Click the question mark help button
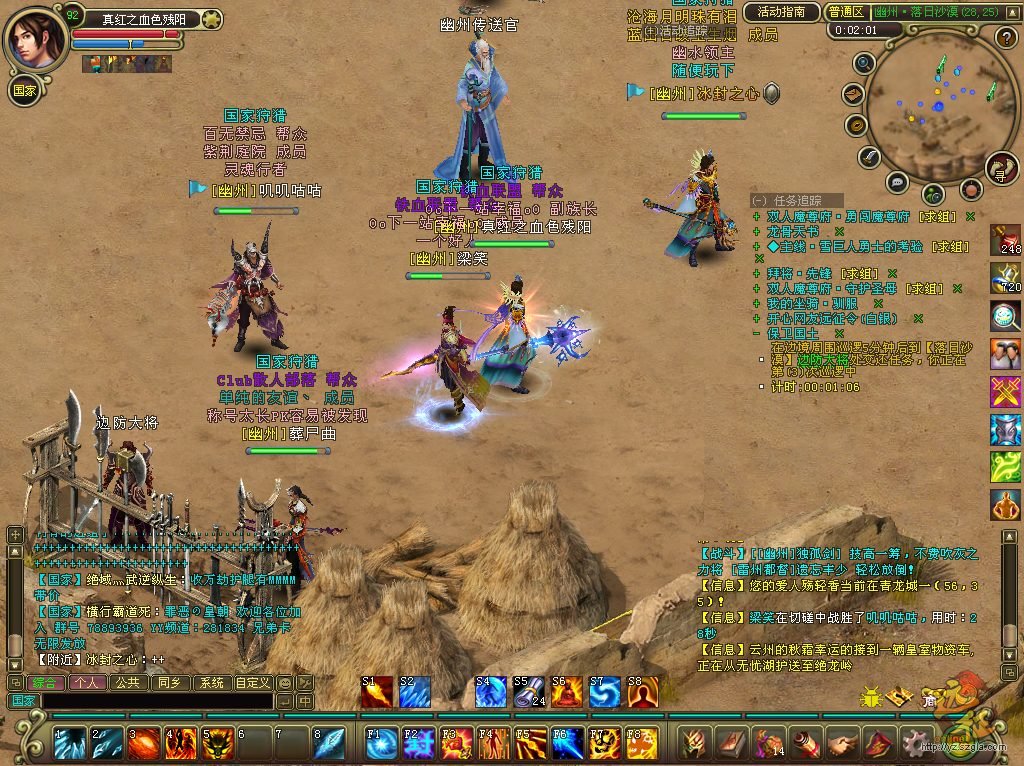Viewport: 1024px width, 766px height. point(1006,38)
